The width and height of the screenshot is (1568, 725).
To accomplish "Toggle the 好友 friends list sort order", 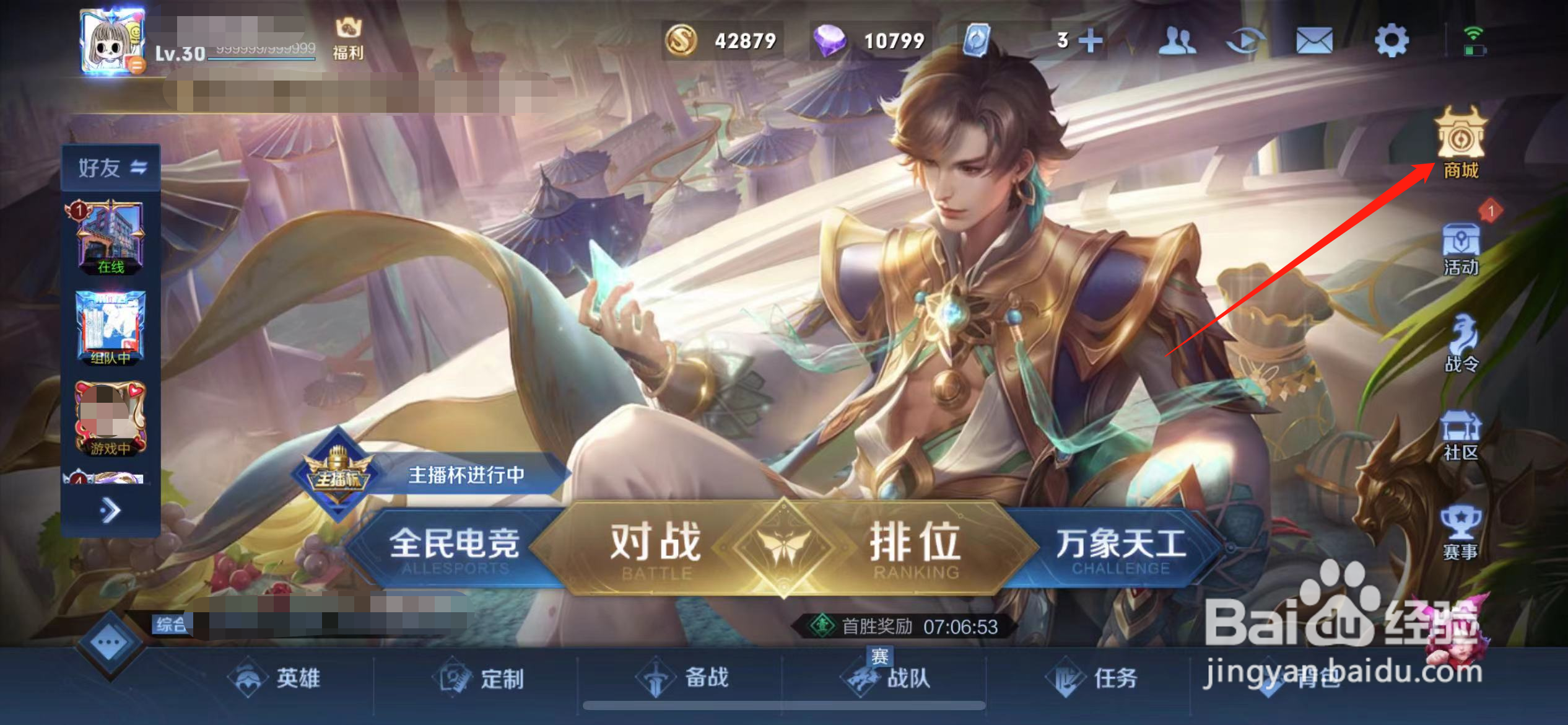I will pos(140,167).
